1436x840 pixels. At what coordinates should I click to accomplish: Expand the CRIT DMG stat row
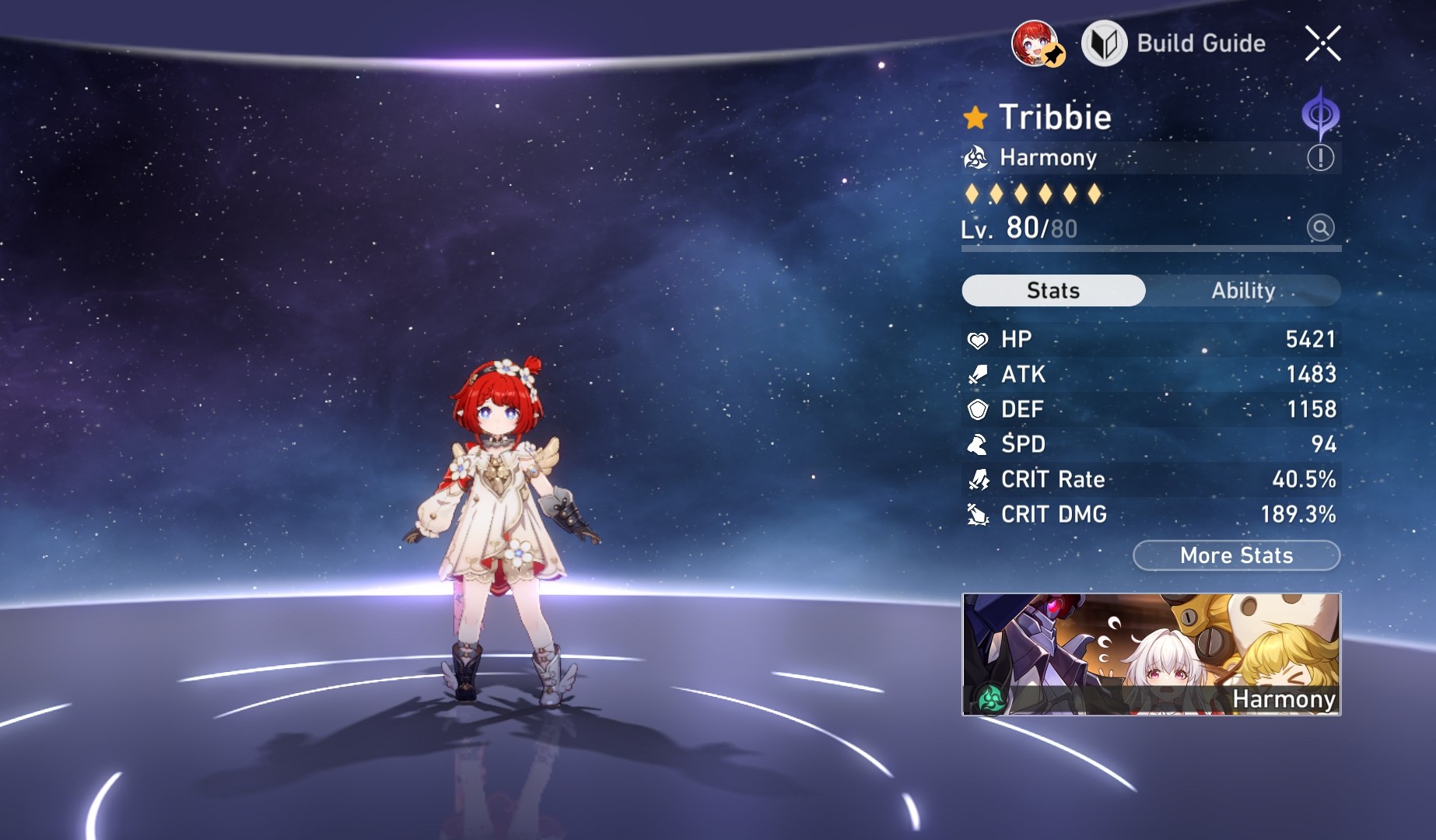(1151, 514)
